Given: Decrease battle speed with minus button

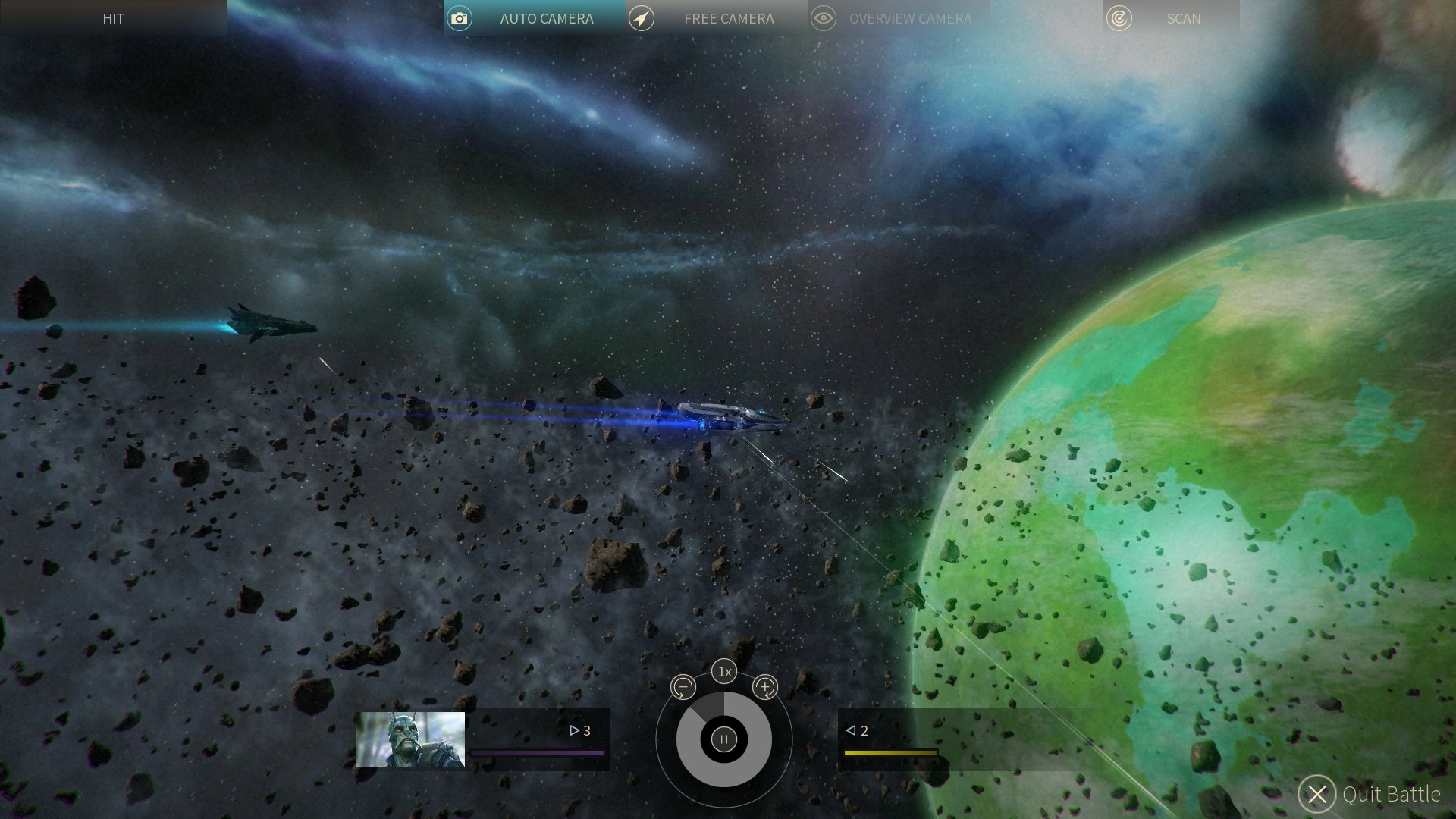Looking at the screenshot, I should pos(683,688).
